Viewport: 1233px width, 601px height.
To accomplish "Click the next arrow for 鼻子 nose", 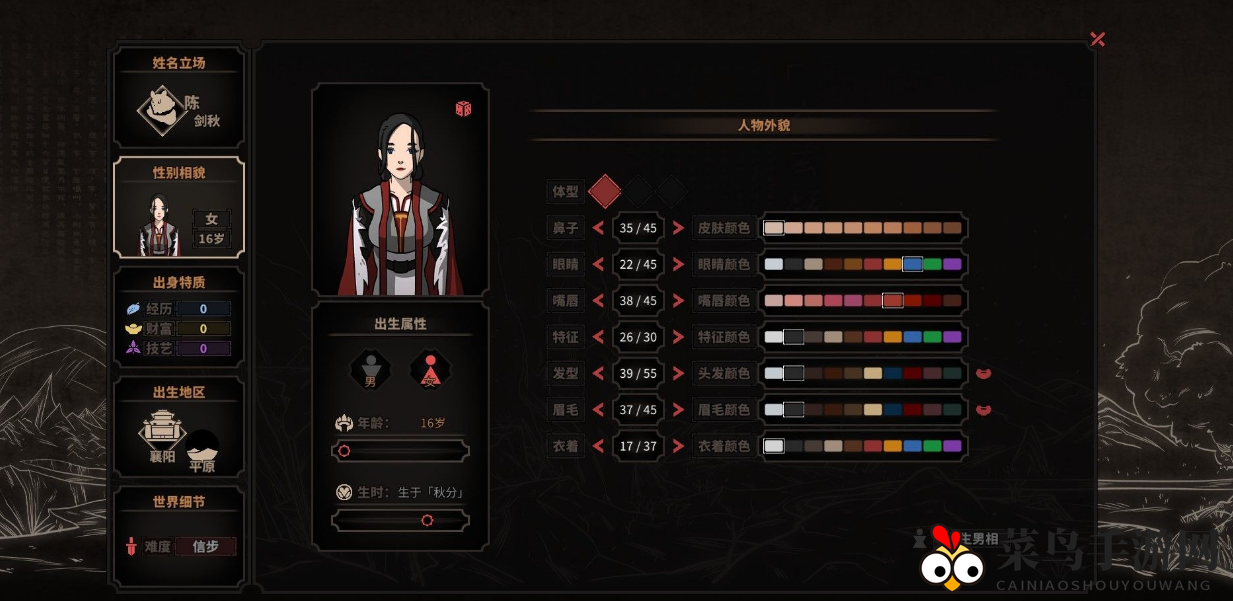I will 678,228.
